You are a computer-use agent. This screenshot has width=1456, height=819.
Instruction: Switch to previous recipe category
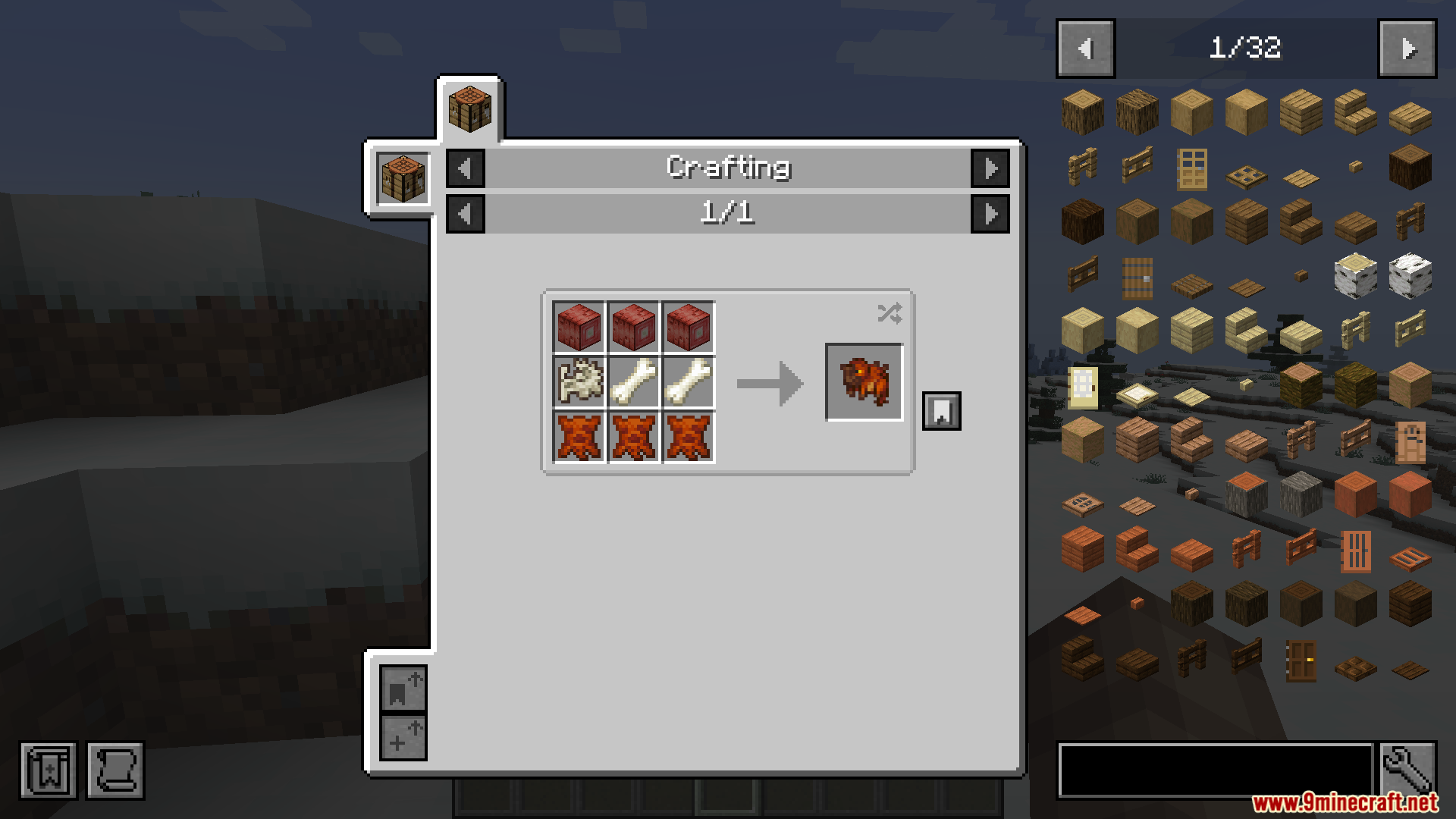(466, 168)
